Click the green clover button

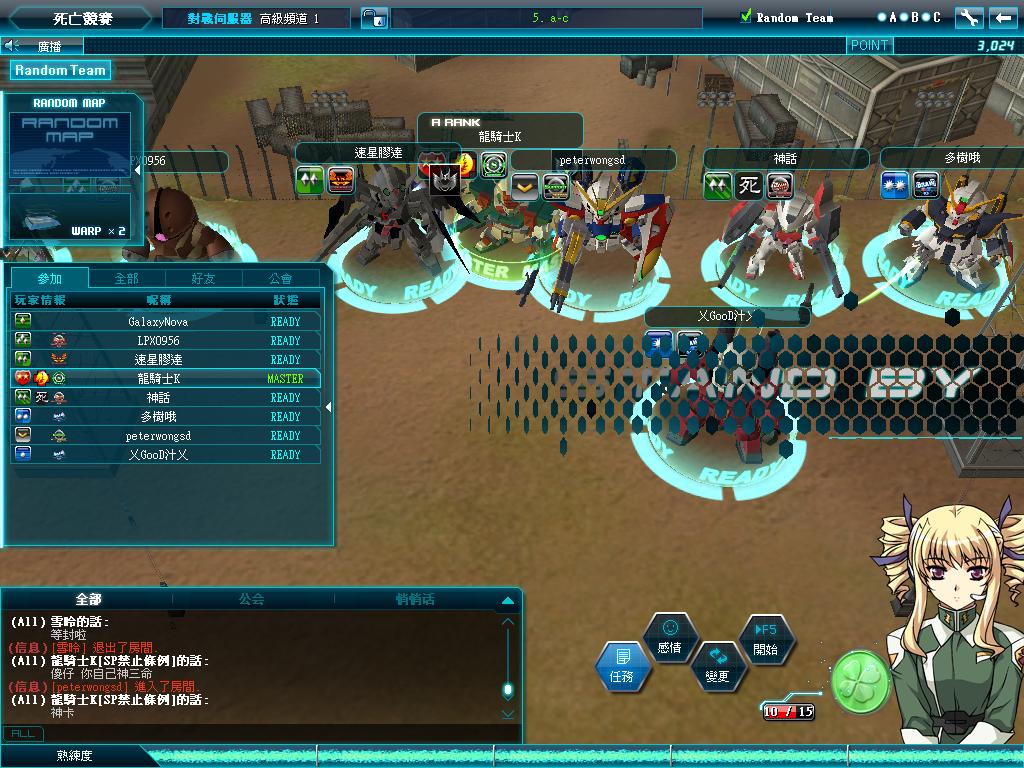(861, 680)
